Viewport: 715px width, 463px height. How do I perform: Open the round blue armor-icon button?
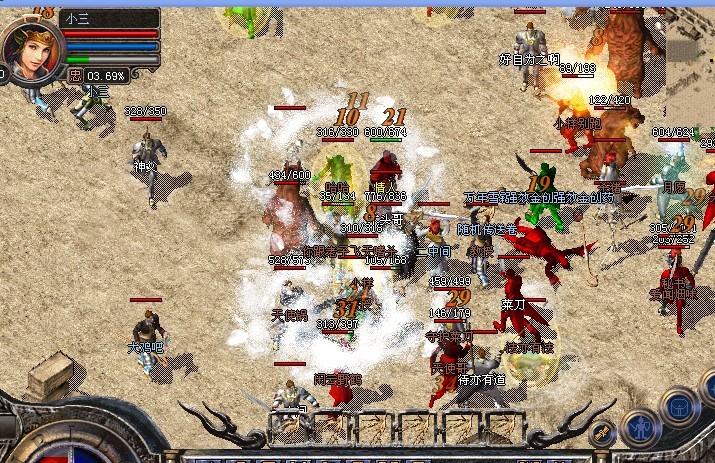[680, 407]
